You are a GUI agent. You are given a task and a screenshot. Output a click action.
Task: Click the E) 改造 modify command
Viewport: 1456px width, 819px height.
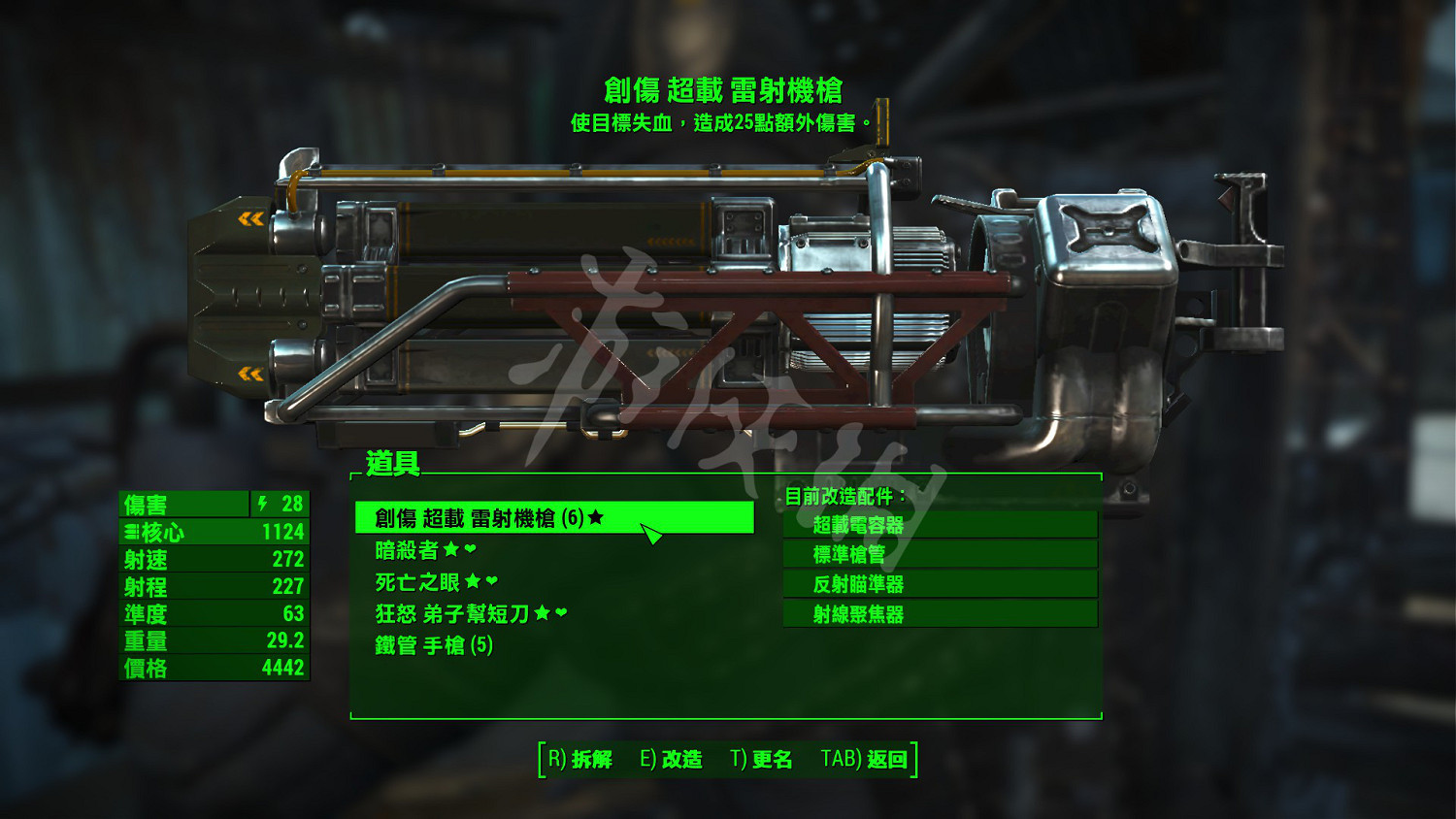point(670,760)
